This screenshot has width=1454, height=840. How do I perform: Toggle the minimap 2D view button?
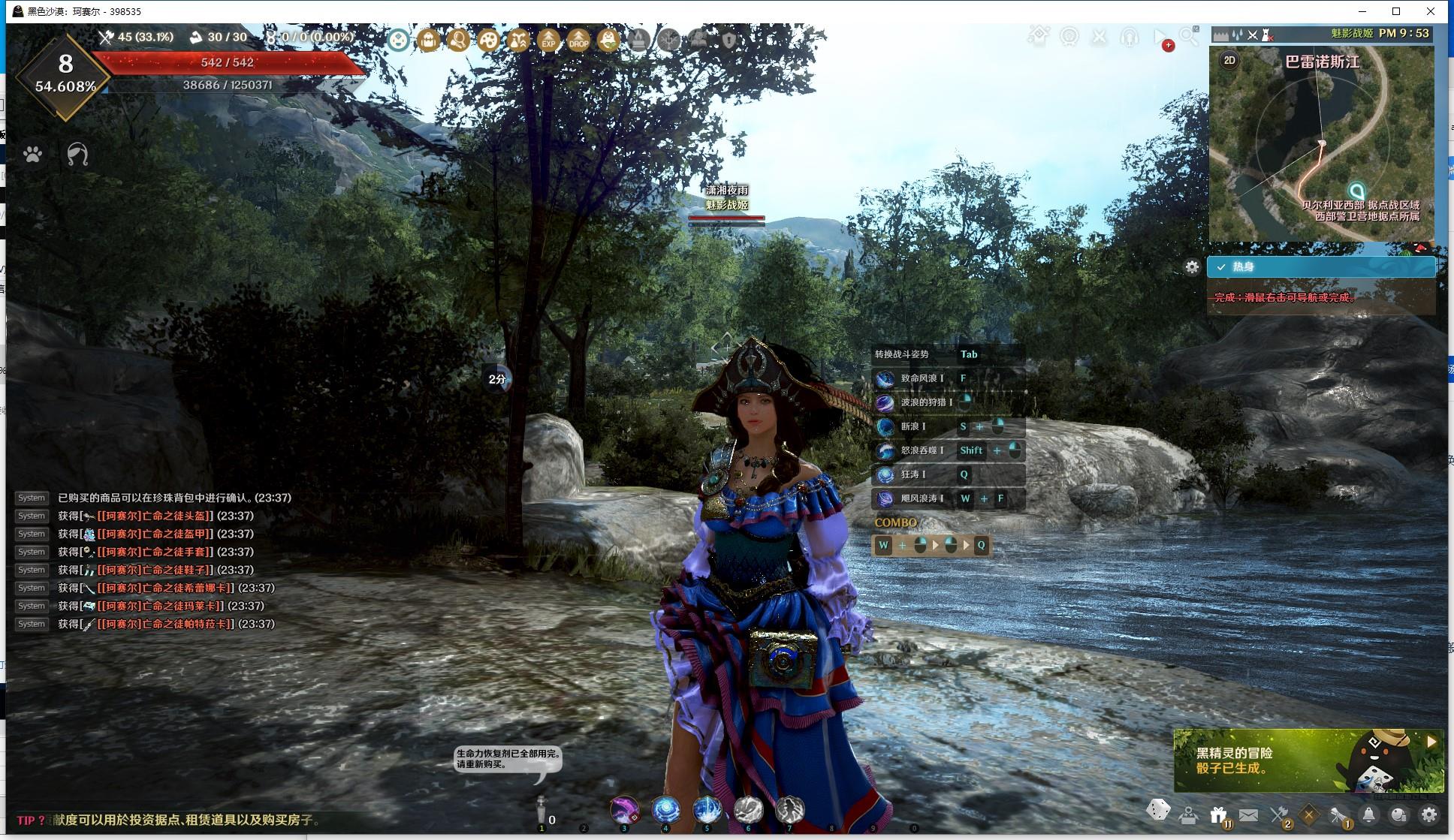(1229, 61)
